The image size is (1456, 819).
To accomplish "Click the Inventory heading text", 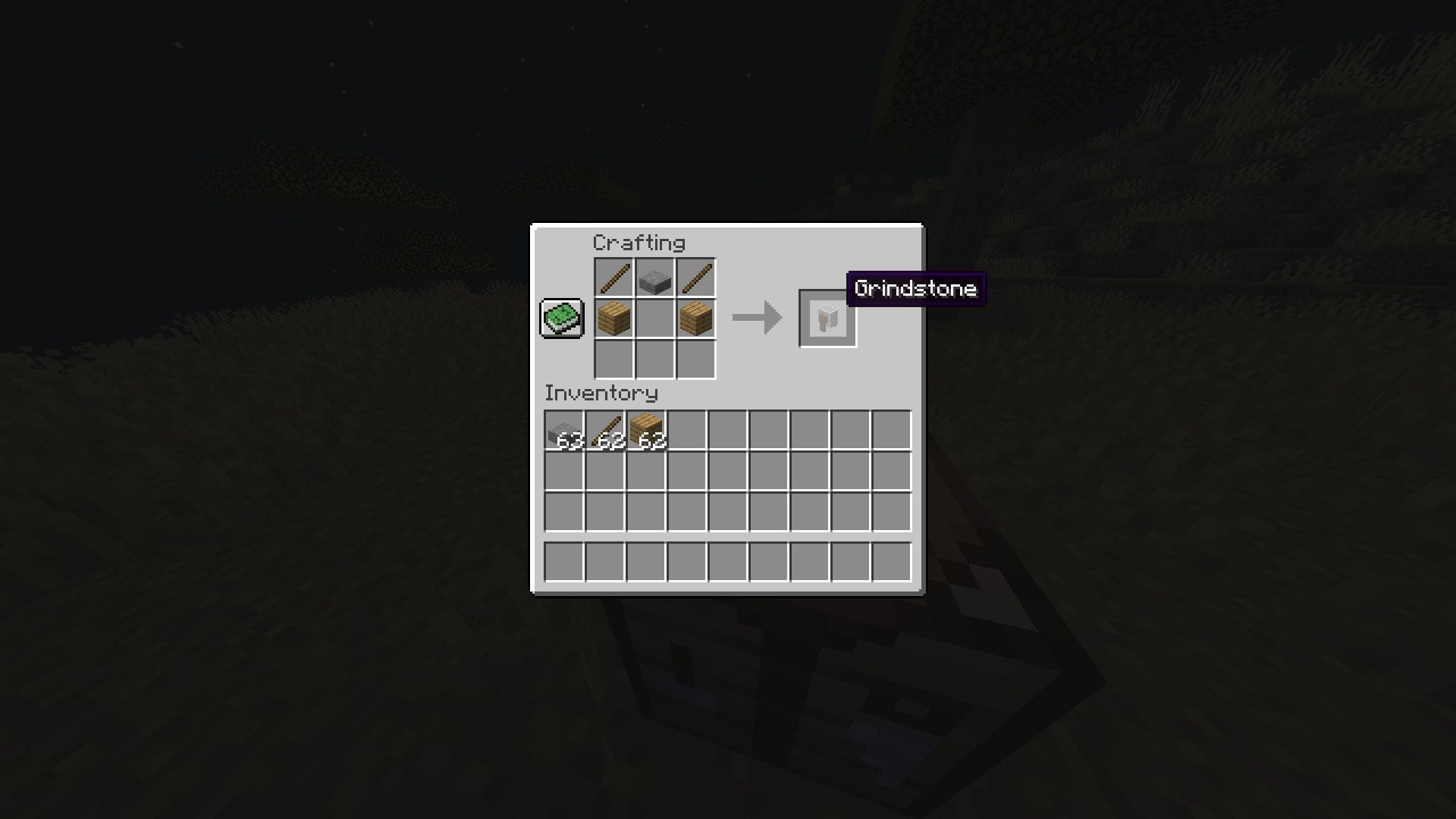I will [x=600, y=394].
